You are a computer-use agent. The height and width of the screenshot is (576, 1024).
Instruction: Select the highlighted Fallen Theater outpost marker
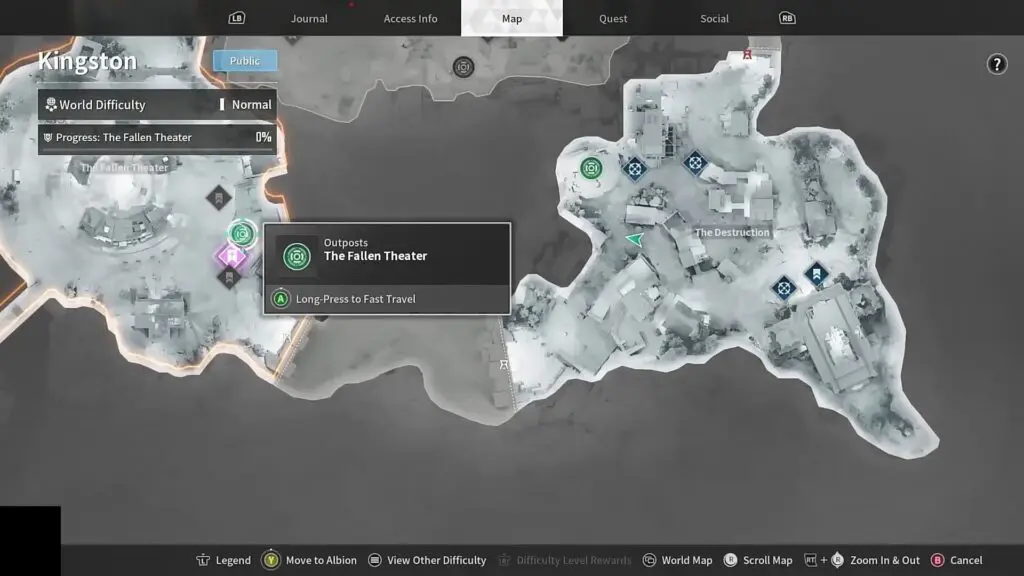241,233
